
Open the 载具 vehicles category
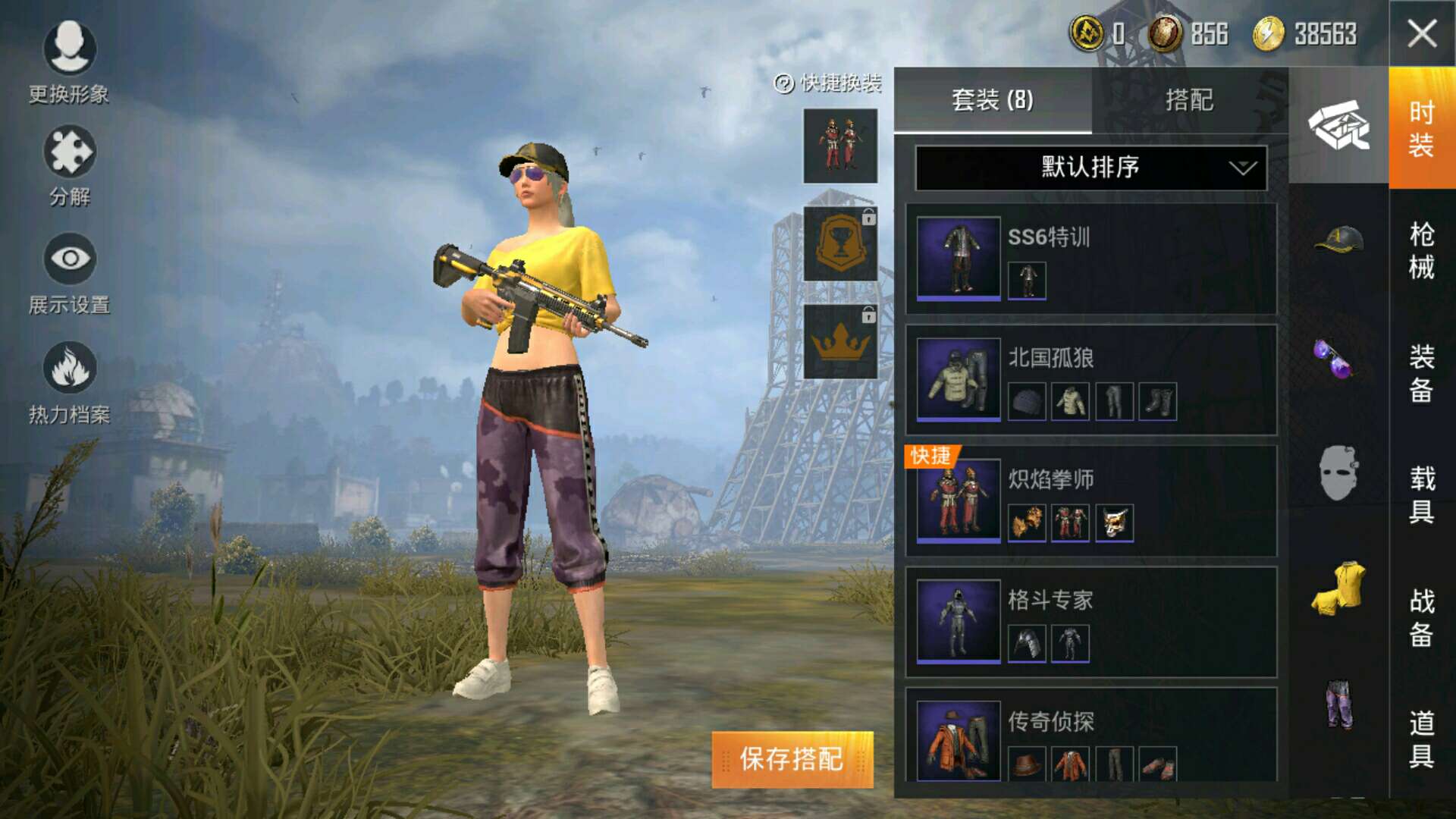[x=1421, y=494]
